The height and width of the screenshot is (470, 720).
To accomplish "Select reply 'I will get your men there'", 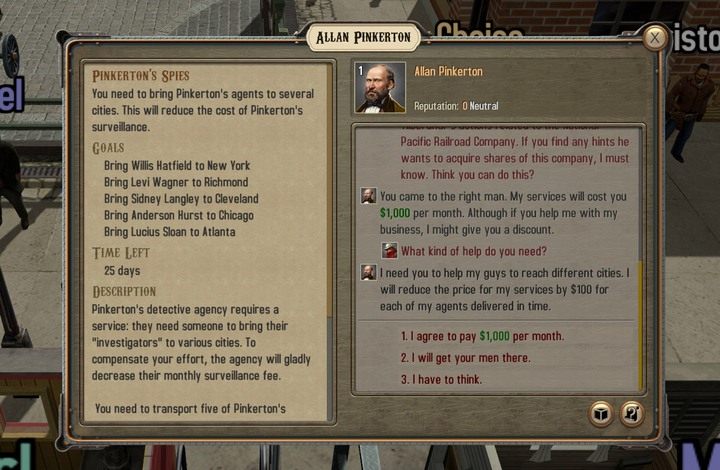I will (x=465, y=358).
